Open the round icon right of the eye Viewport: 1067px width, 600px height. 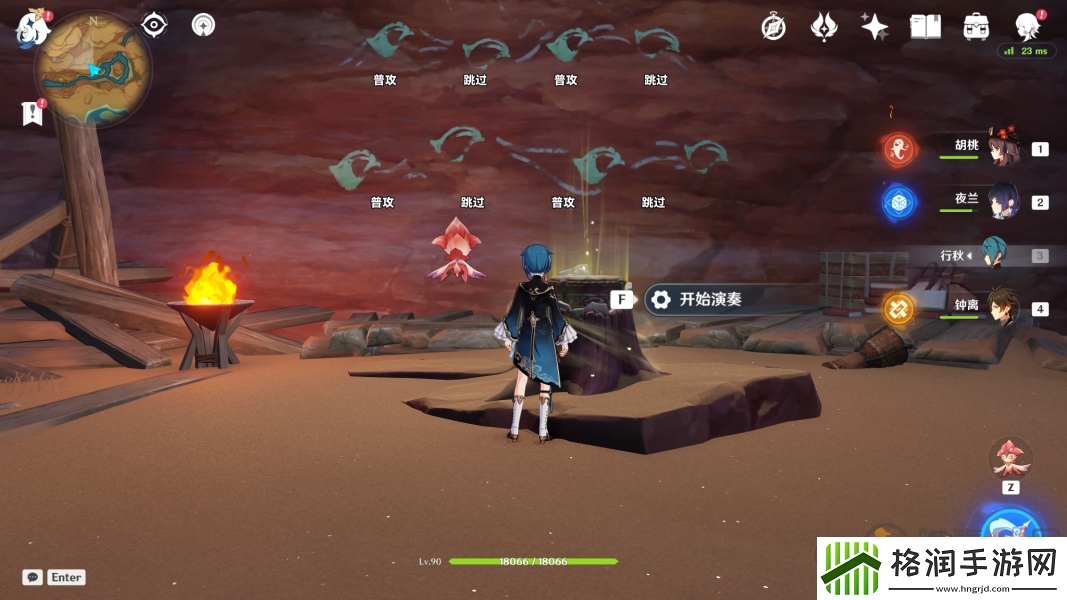point(203,25)
